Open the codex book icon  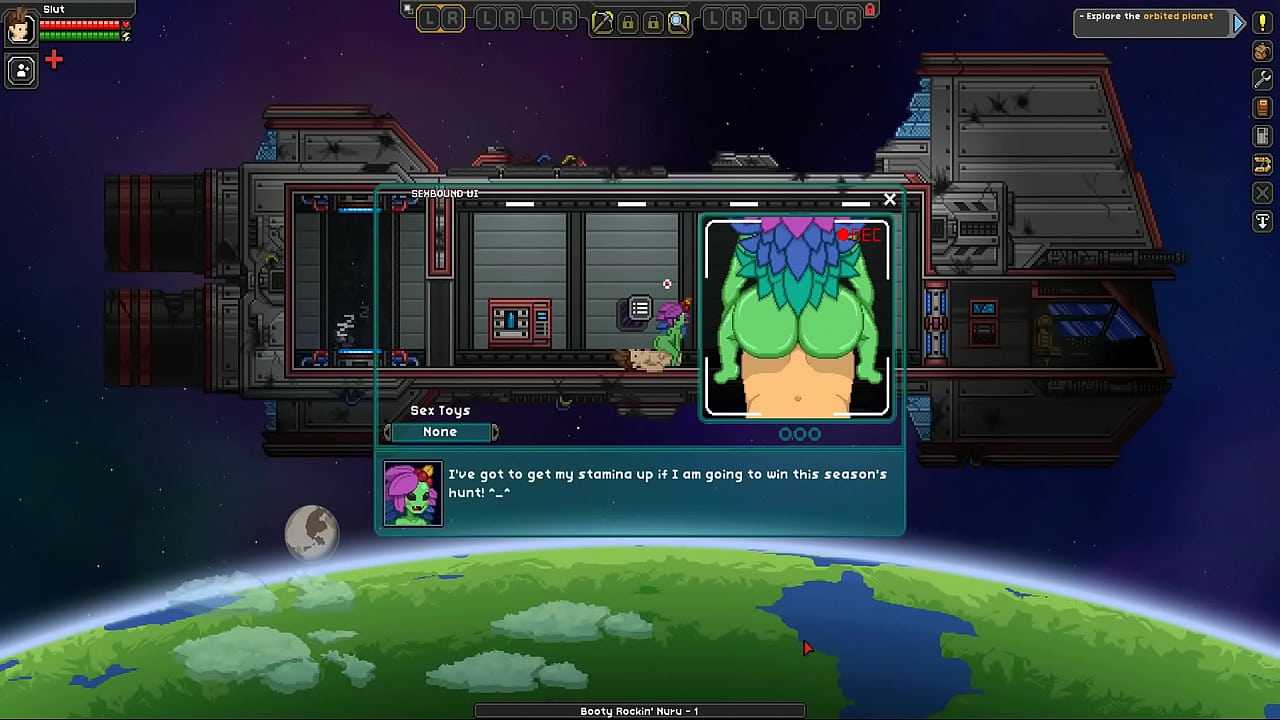[x=1262, y=108]
